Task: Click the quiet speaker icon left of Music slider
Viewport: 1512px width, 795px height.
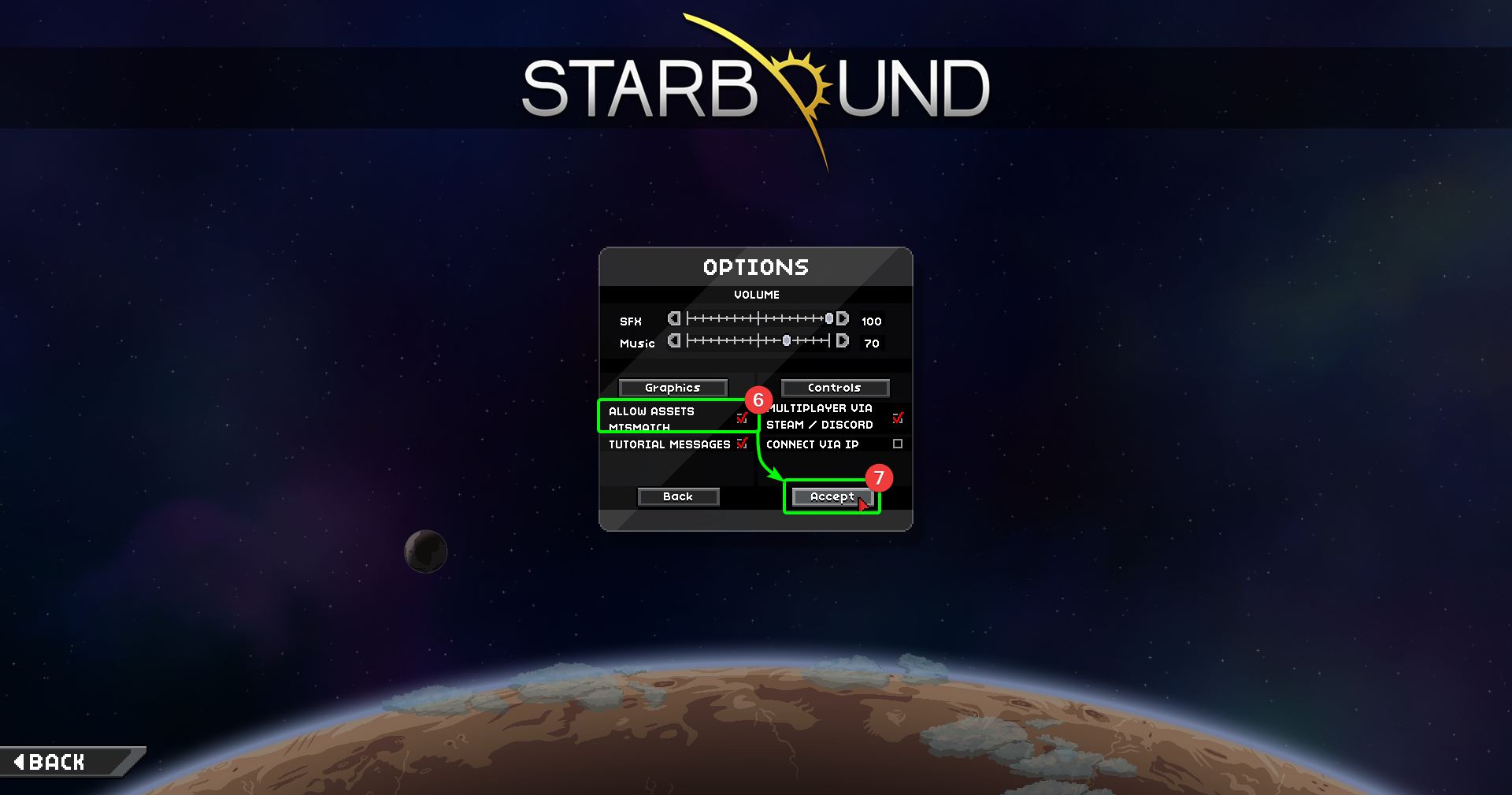Action: [674, 340]
